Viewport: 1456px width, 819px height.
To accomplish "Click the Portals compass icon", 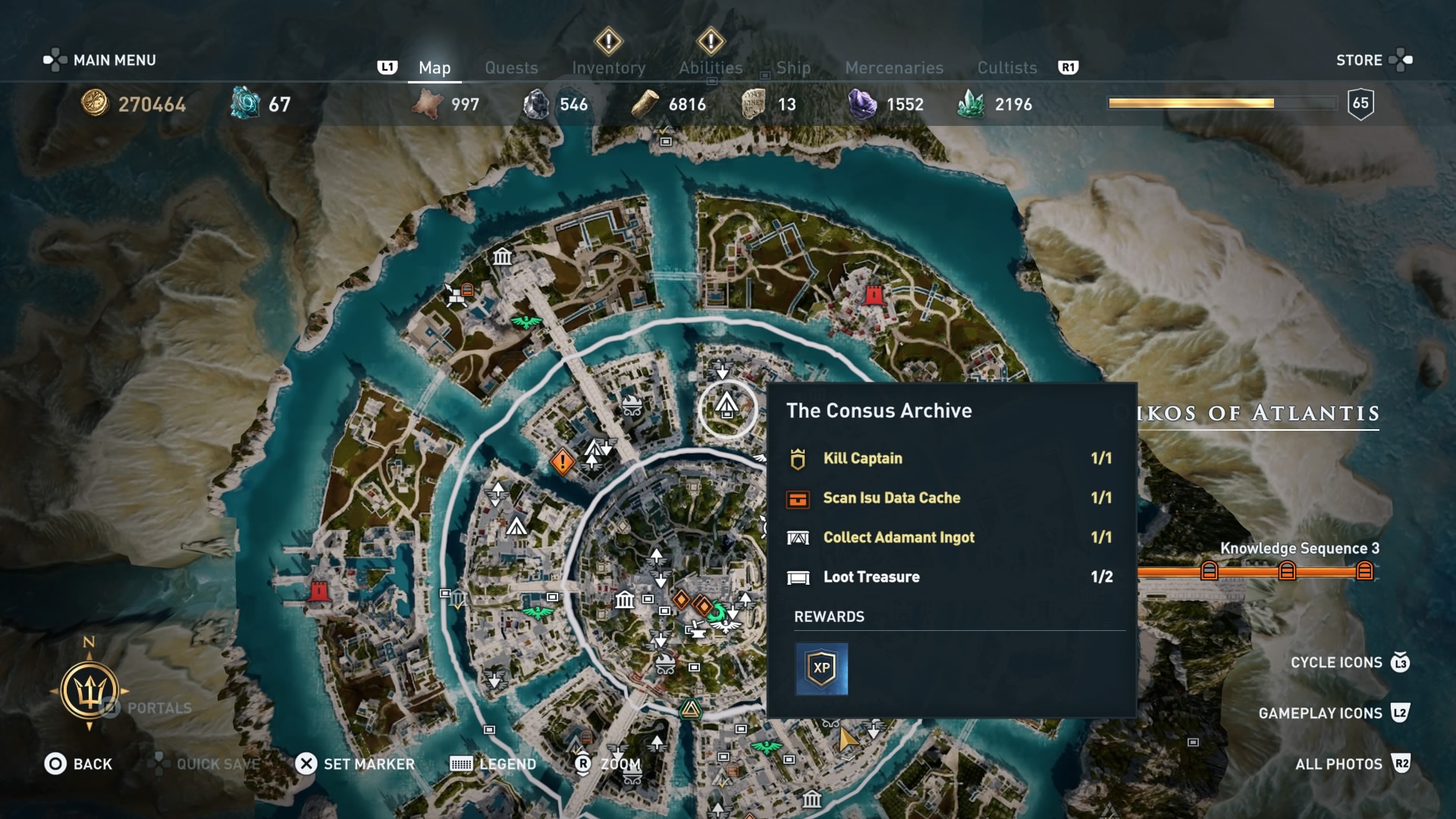I will [91, 690].
